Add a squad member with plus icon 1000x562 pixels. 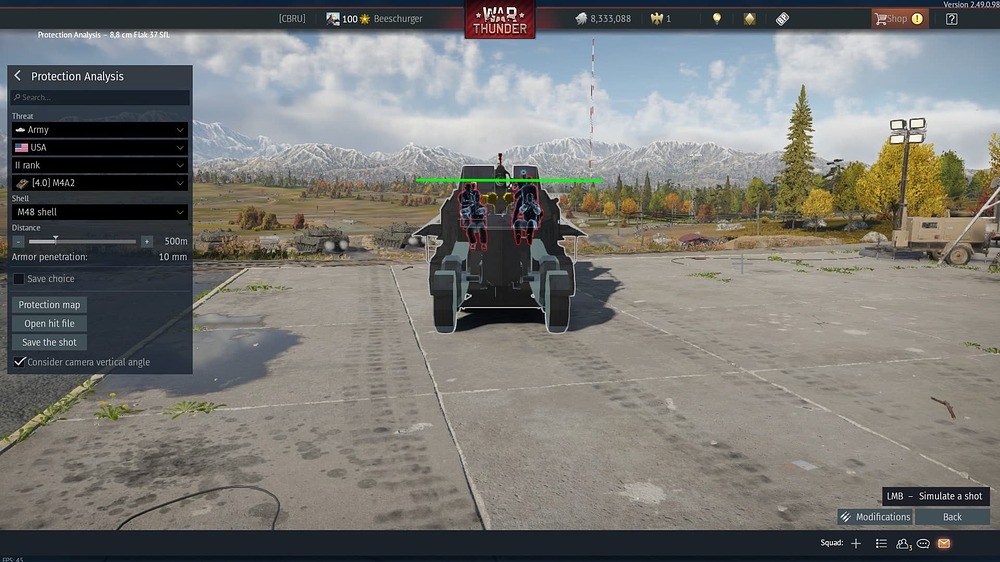pos(856,543)
